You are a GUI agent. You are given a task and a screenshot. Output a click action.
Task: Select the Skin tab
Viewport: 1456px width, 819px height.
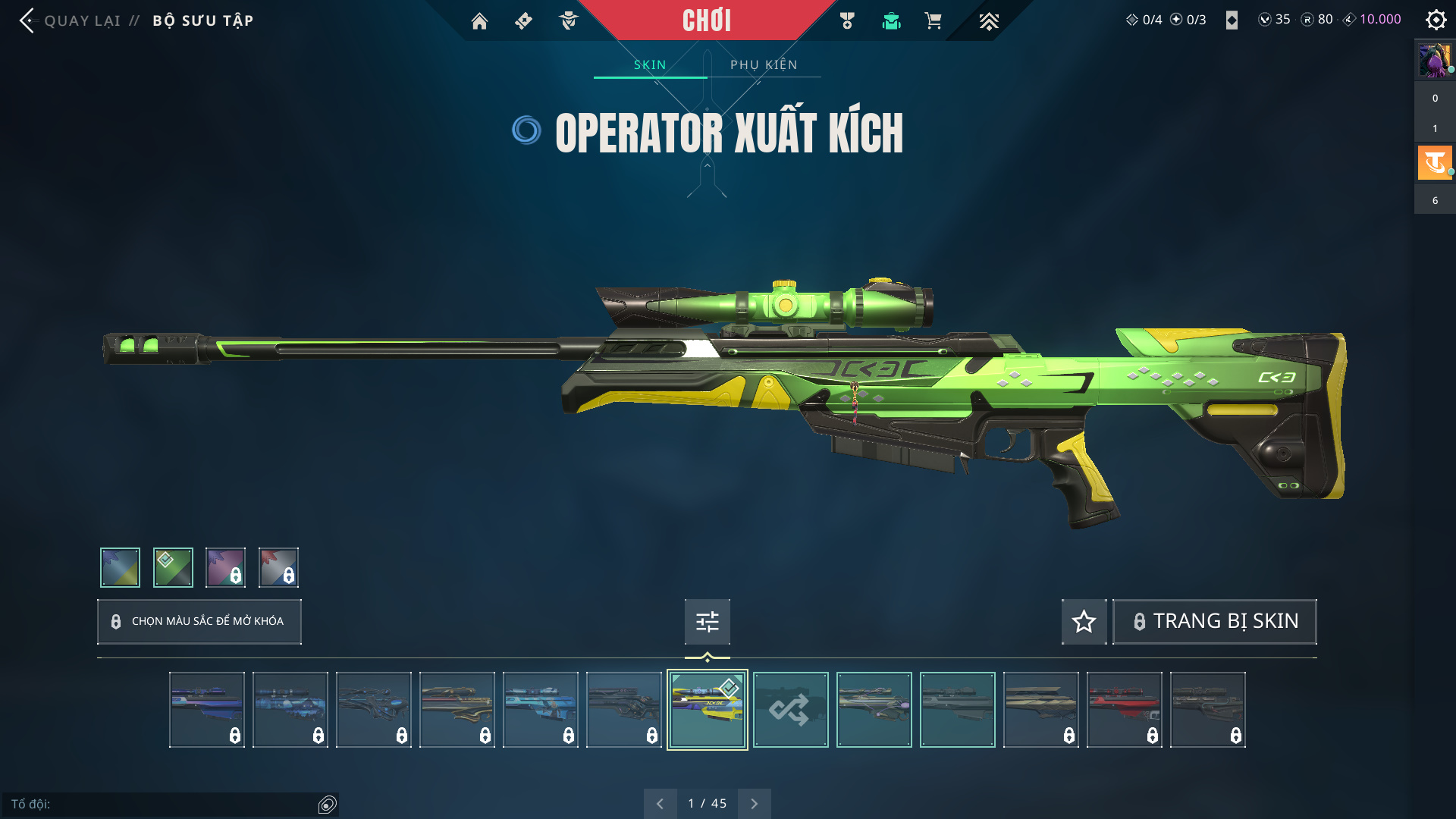click(x=650, y=64)
